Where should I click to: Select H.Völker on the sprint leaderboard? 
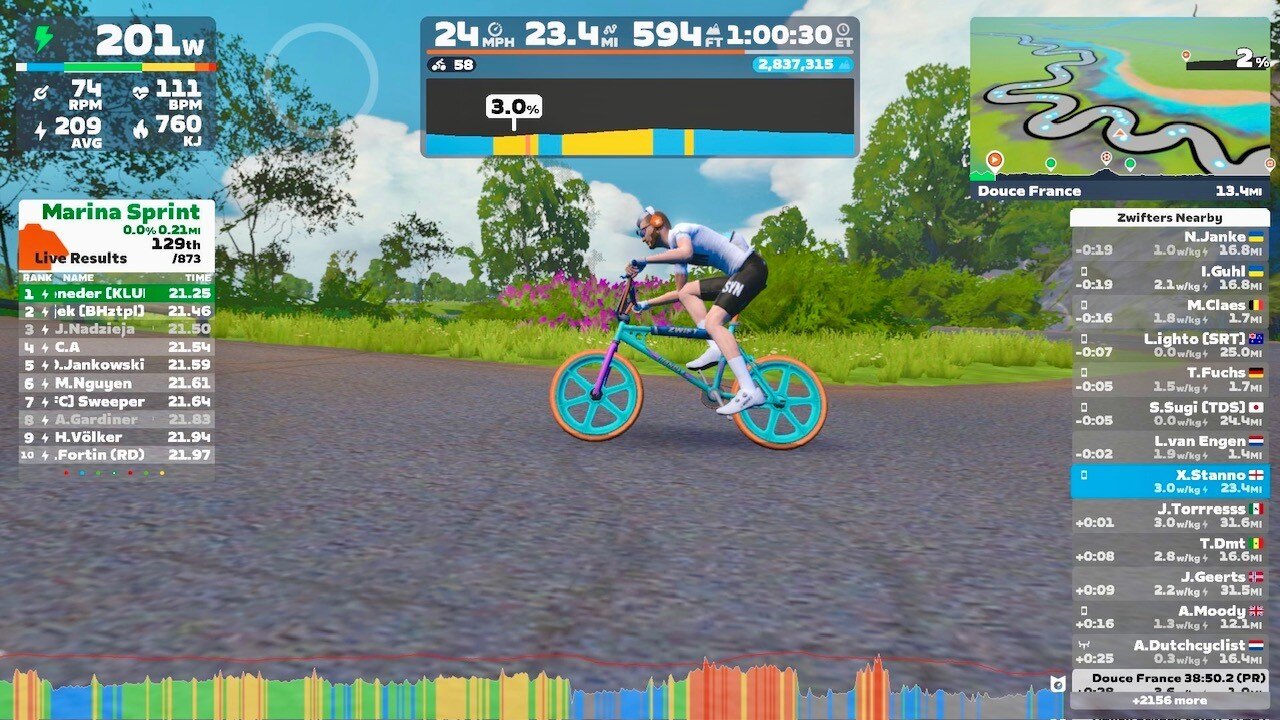[x=116, y=437]
